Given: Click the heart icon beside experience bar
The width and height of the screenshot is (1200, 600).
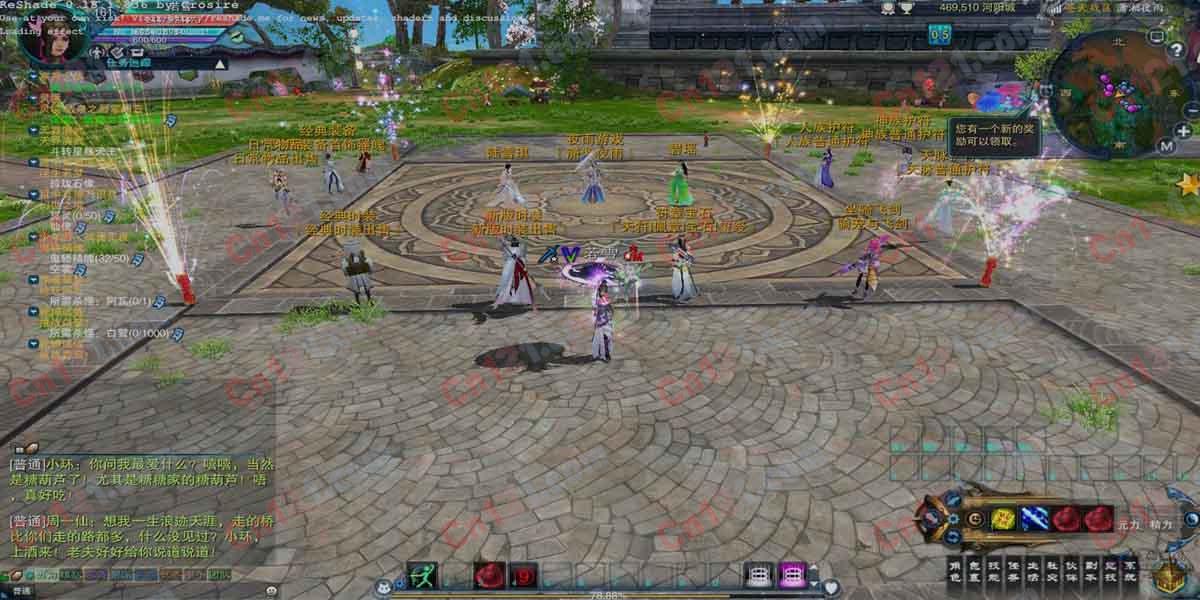Looking at the screenshot, I should (x=830, y=588).
